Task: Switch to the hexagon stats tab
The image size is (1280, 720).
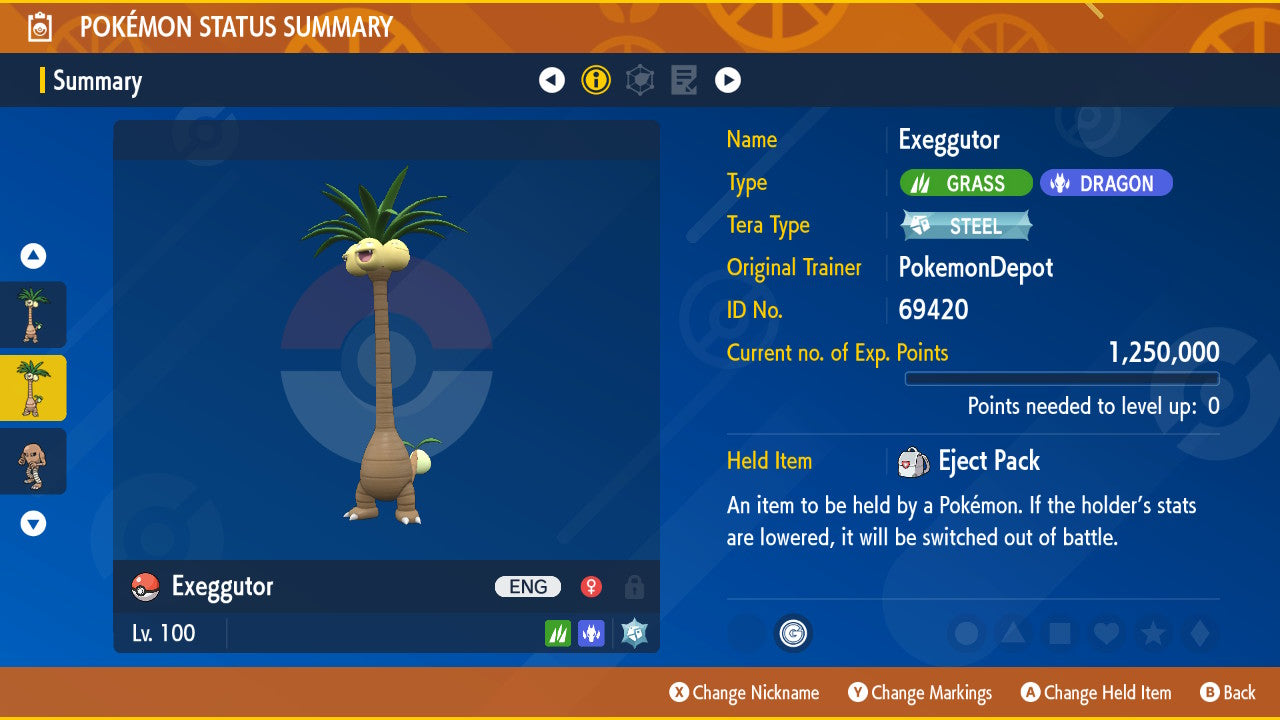Action: click(640, 80)
